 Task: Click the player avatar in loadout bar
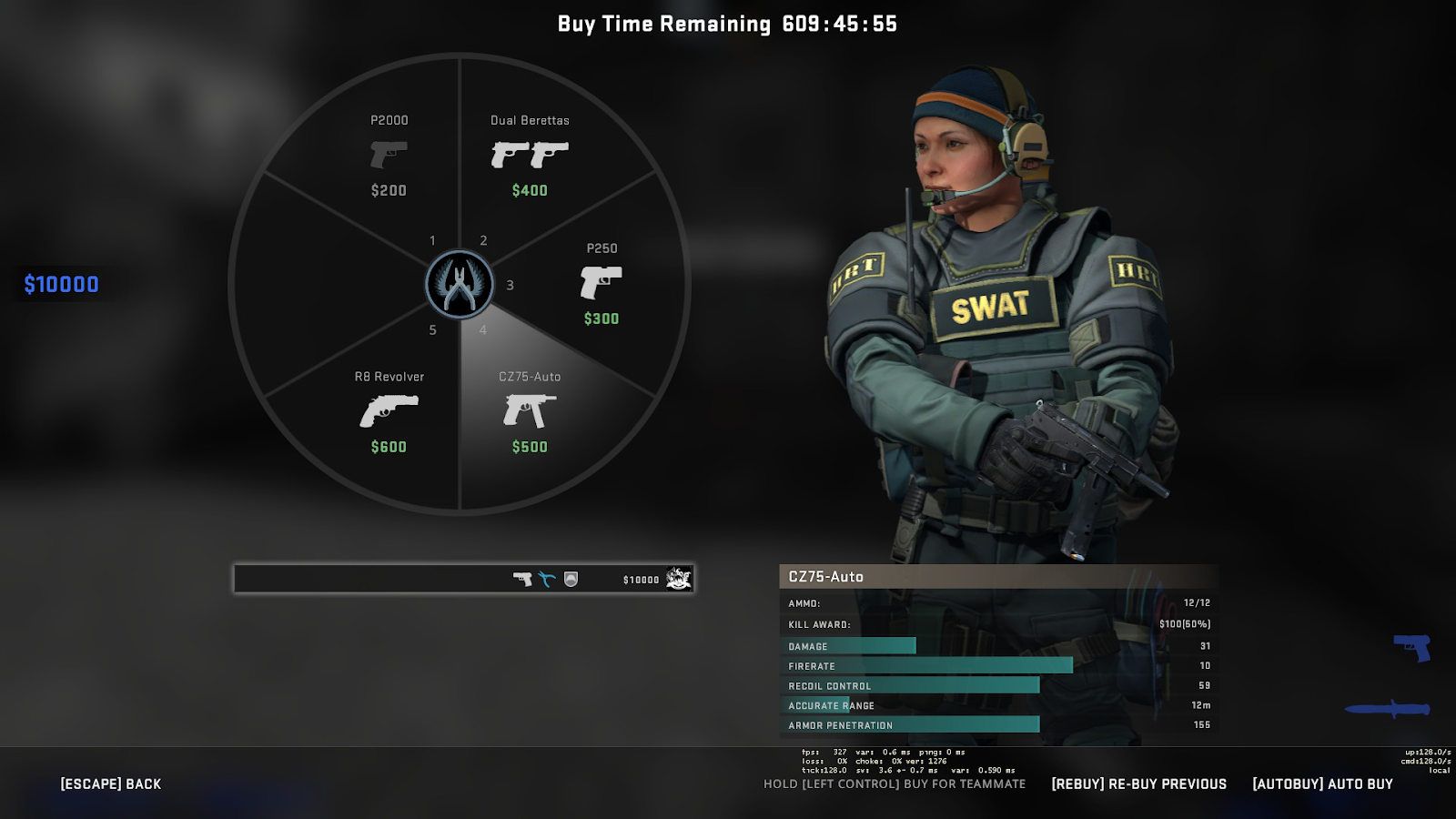coord(678,579)
